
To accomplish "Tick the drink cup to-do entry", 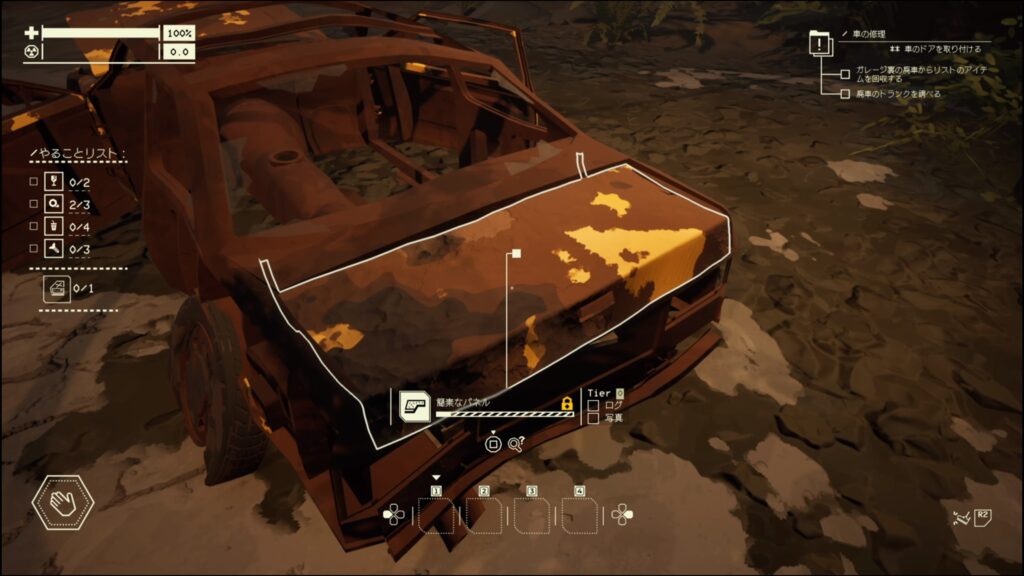I will pyautogui.click(x=34, y=226).
